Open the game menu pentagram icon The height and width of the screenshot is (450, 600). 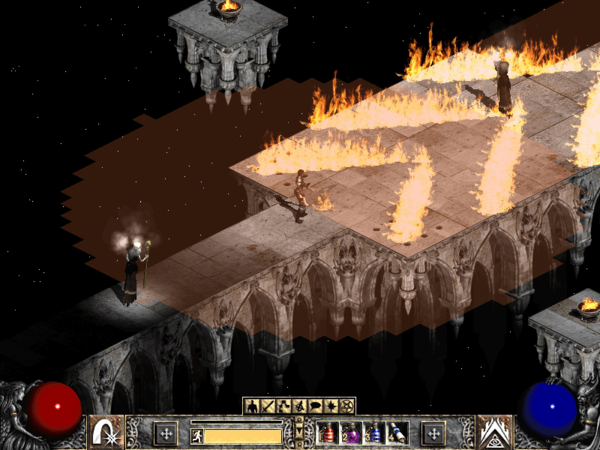(x=348, y=406)
